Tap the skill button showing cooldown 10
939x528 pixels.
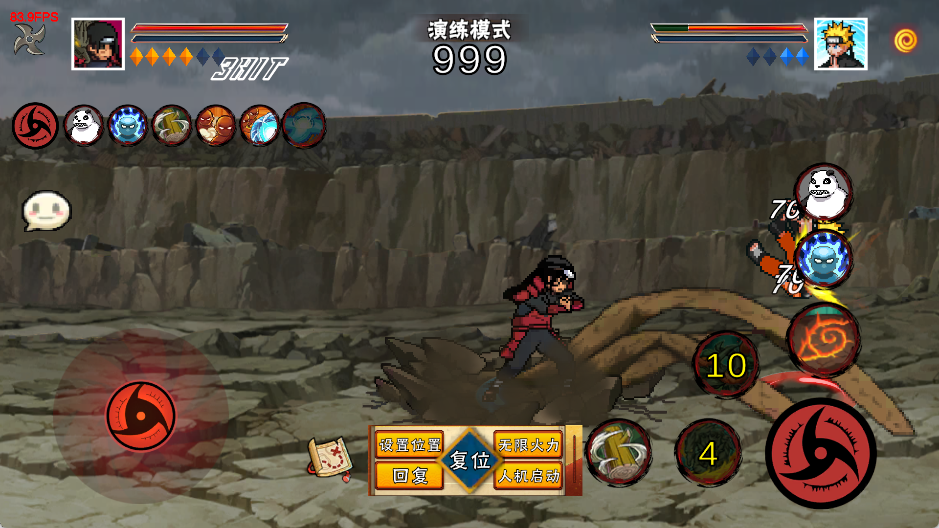click(x=727, y=365)
